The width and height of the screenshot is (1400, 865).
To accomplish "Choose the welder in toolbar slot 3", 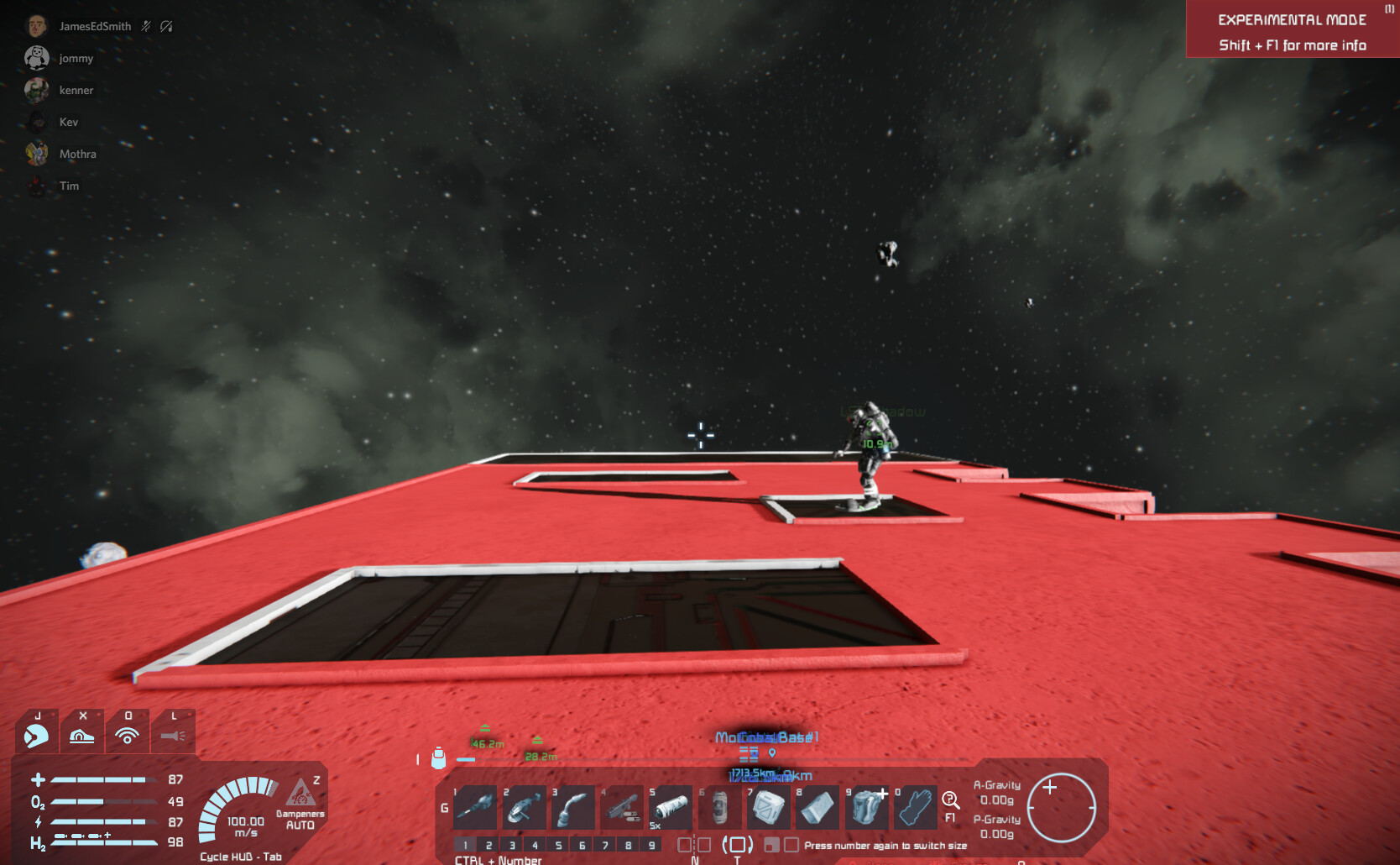I will [572, 808].
